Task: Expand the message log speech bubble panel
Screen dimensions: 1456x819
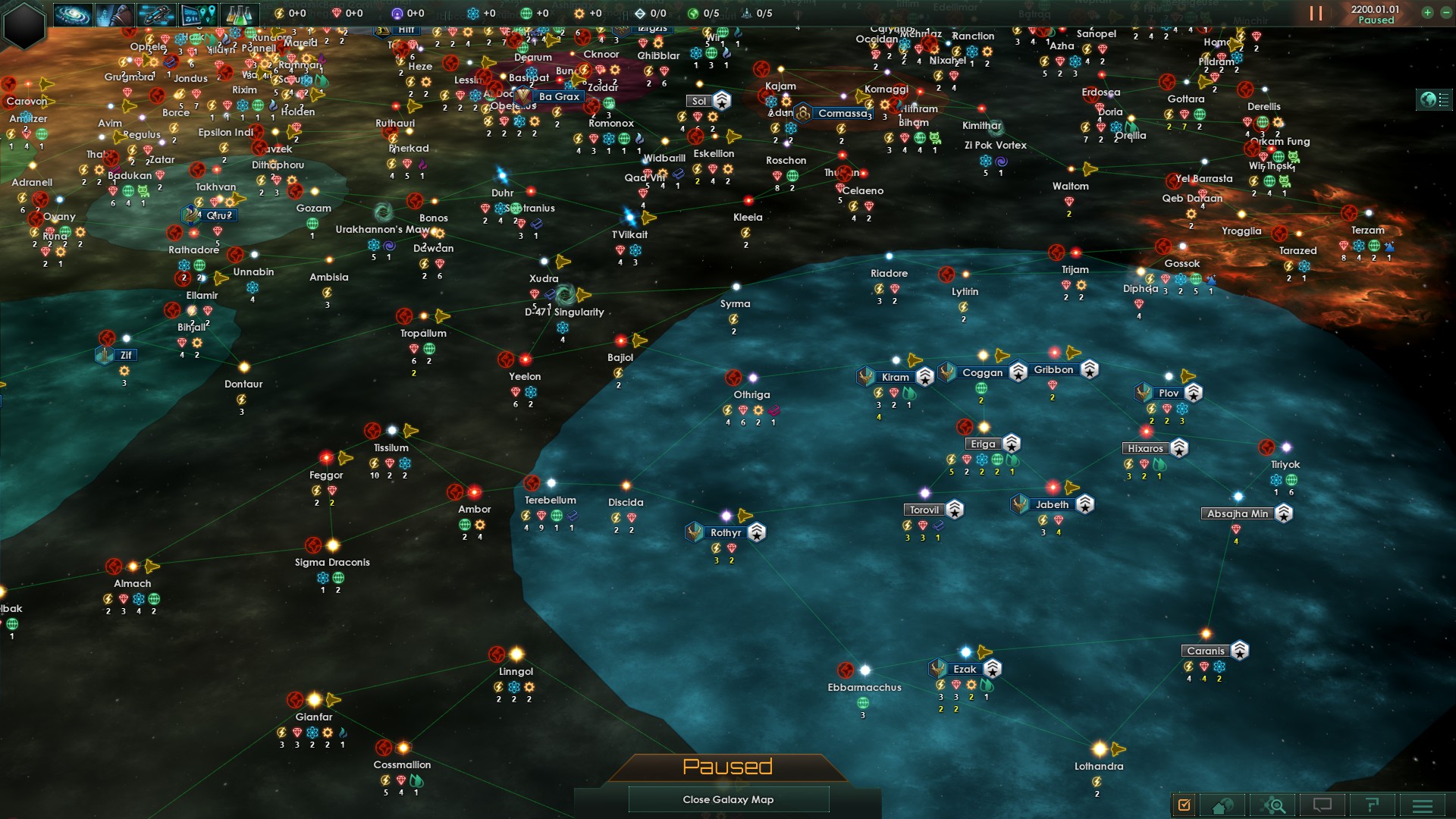Action: click(1323, 805)
